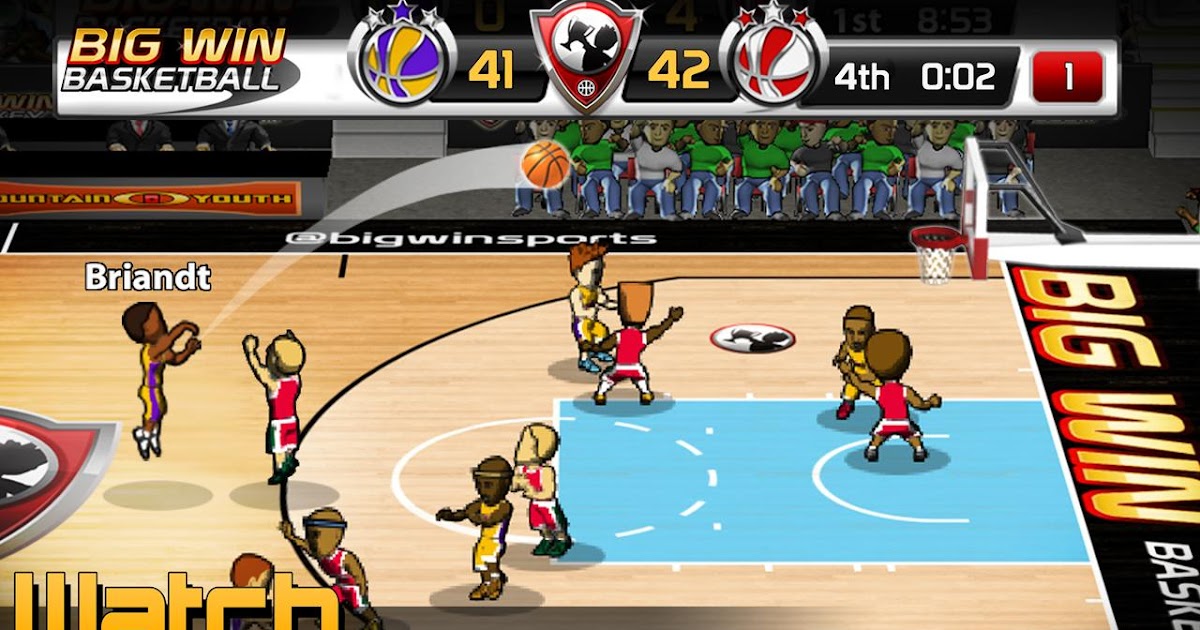Viewport: 1200px width, 630px height.
Task: Click the red button labeled 1
Action: point(1067,77)
